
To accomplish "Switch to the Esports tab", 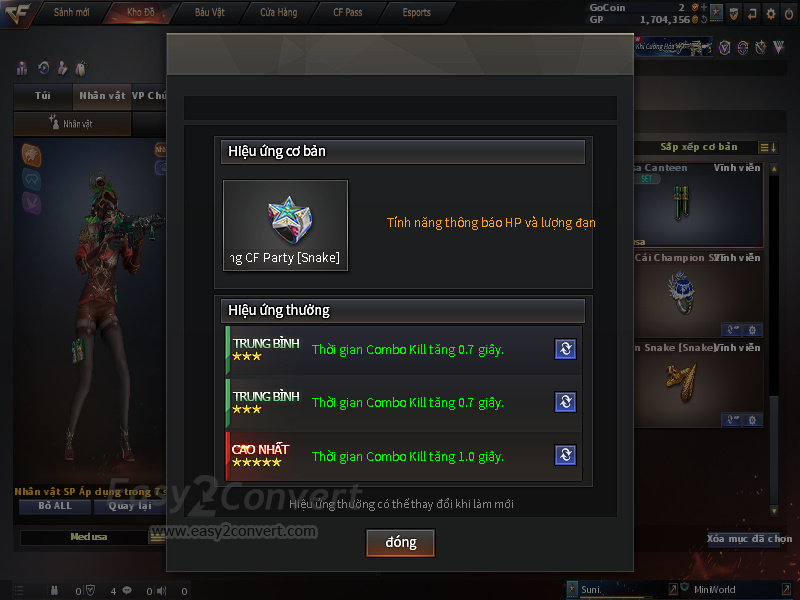I will (416, 13).
